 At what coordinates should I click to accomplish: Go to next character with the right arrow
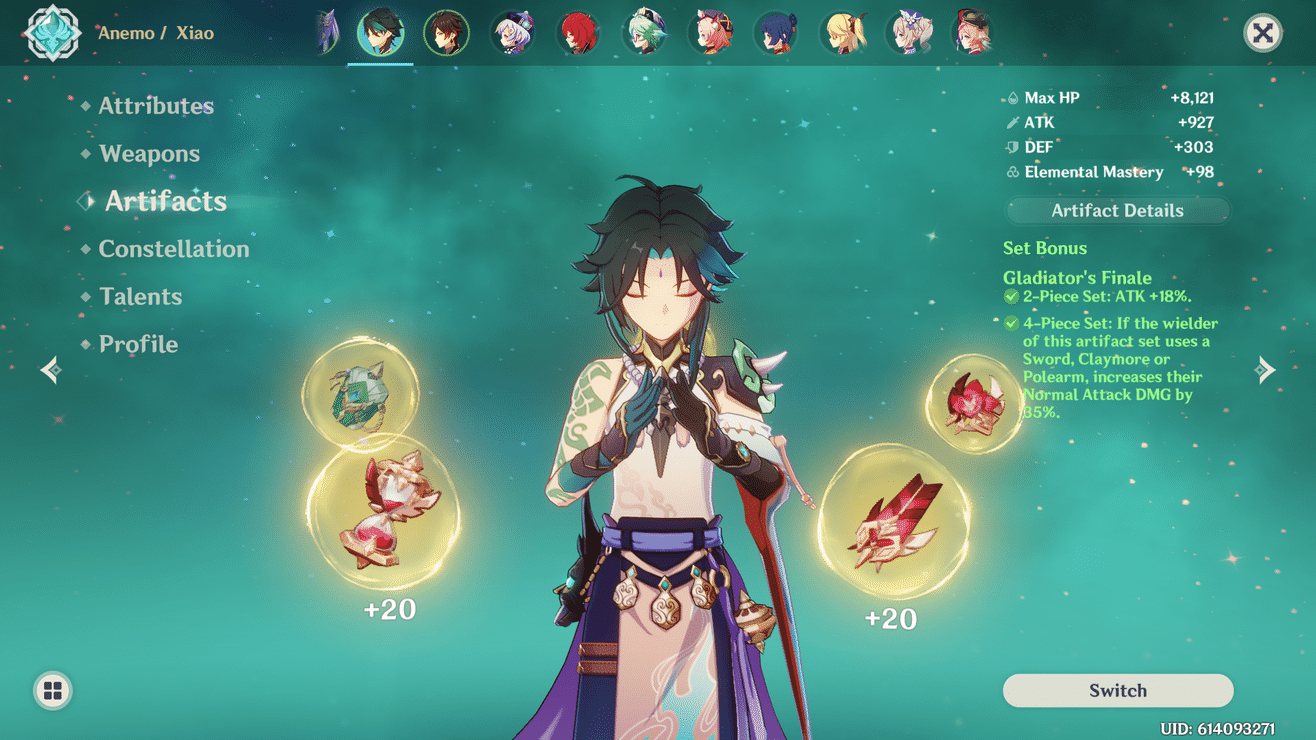tap(1265, 369)
